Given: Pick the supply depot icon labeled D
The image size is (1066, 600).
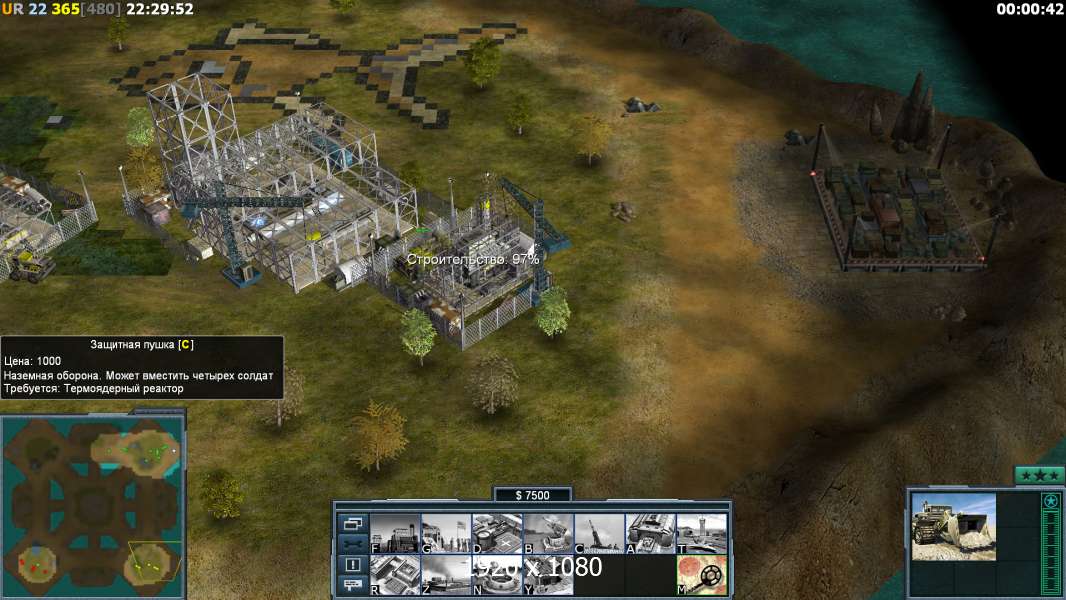Looking at the screenshot, I should pos(497,534).
